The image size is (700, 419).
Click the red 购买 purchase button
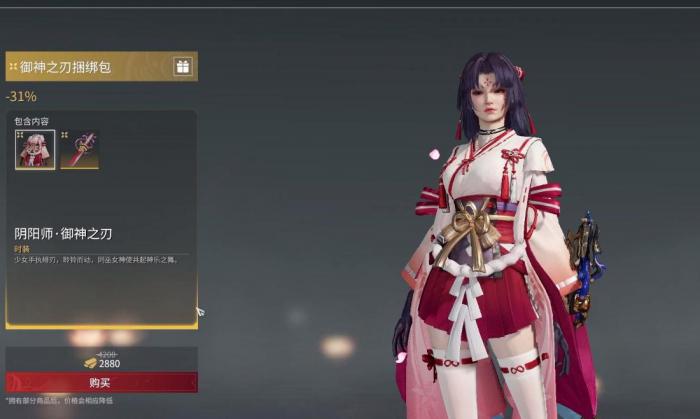click(x=101, y=382)
